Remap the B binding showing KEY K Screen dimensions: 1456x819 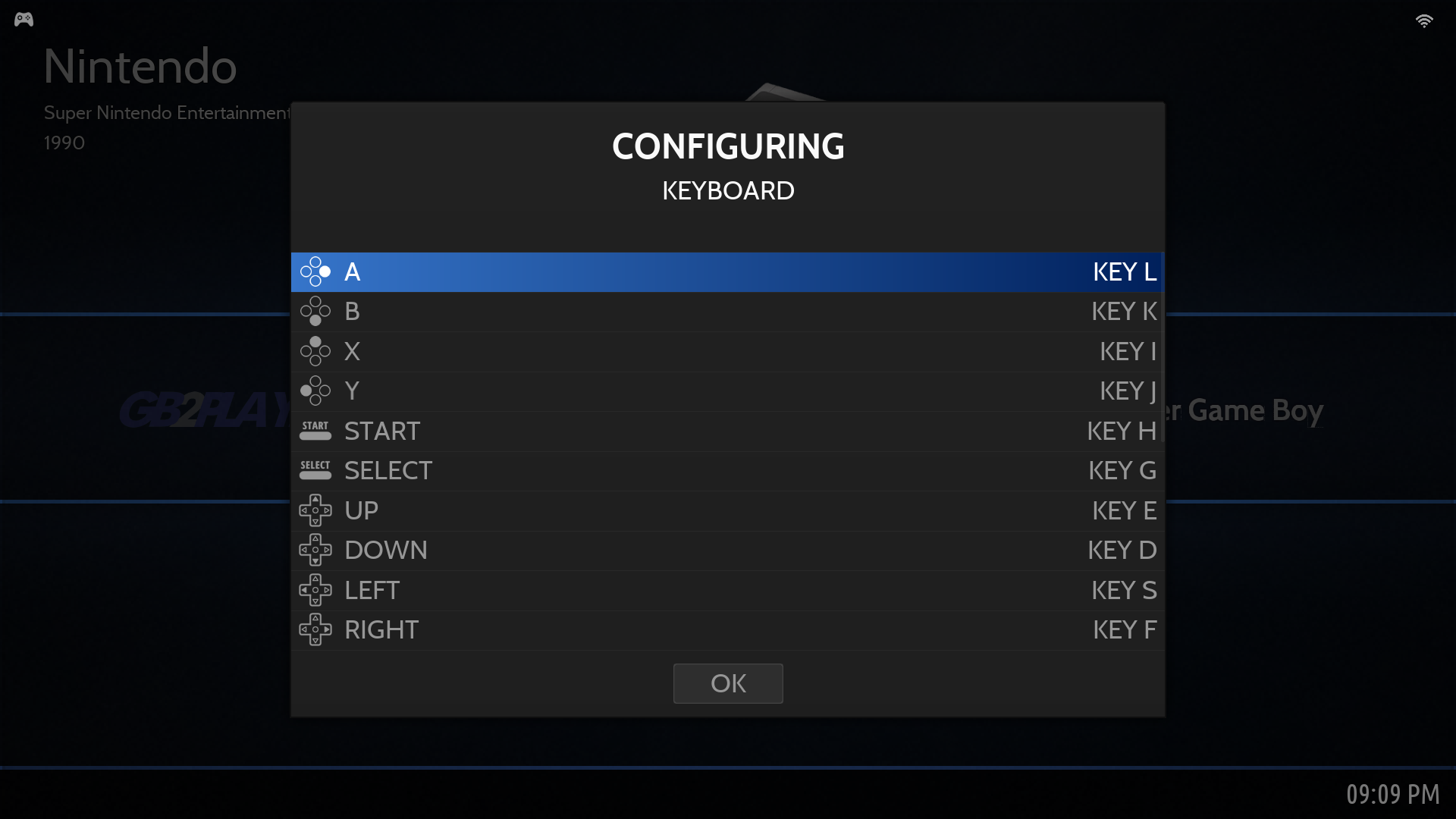coord(1123,311)
